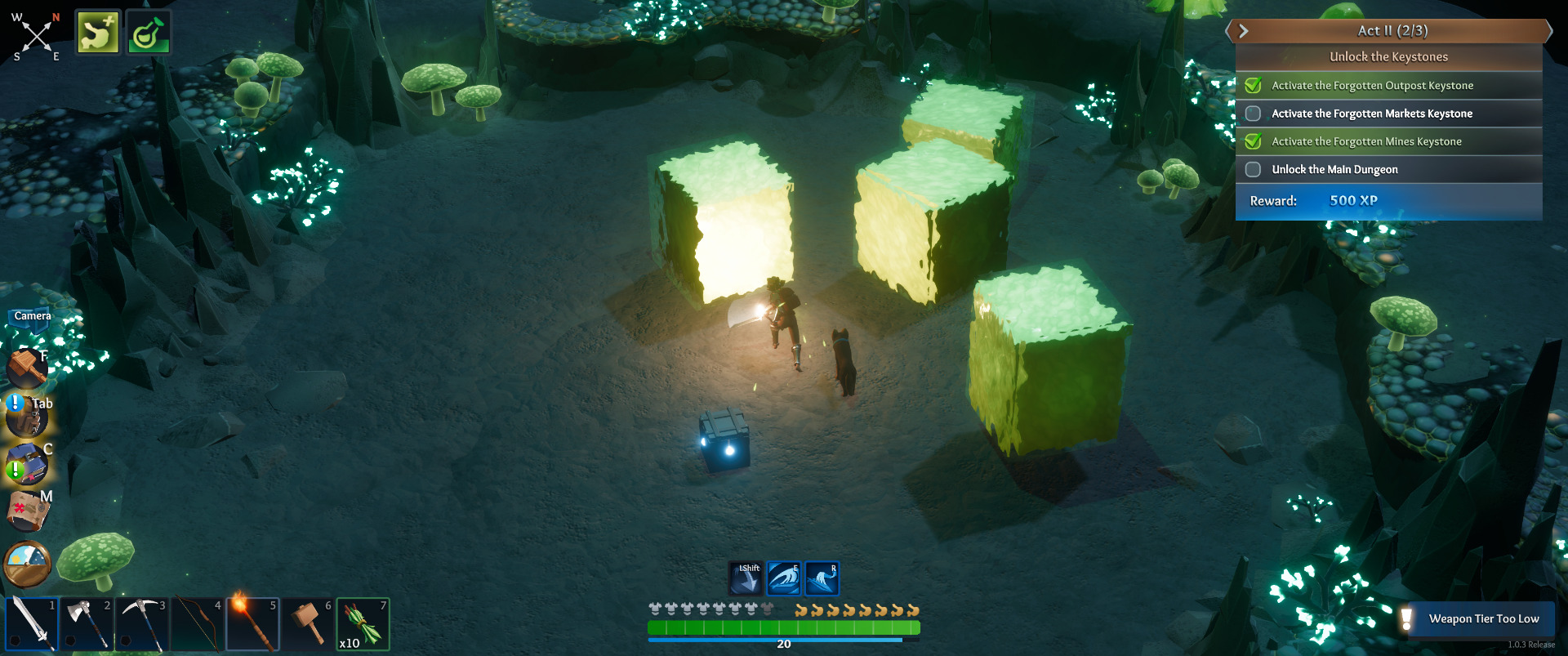The width and height of the screenshot is (1568, 656).
Task: Pick the wooden hammer in slot 6
Action: click(x=308, y=624)
